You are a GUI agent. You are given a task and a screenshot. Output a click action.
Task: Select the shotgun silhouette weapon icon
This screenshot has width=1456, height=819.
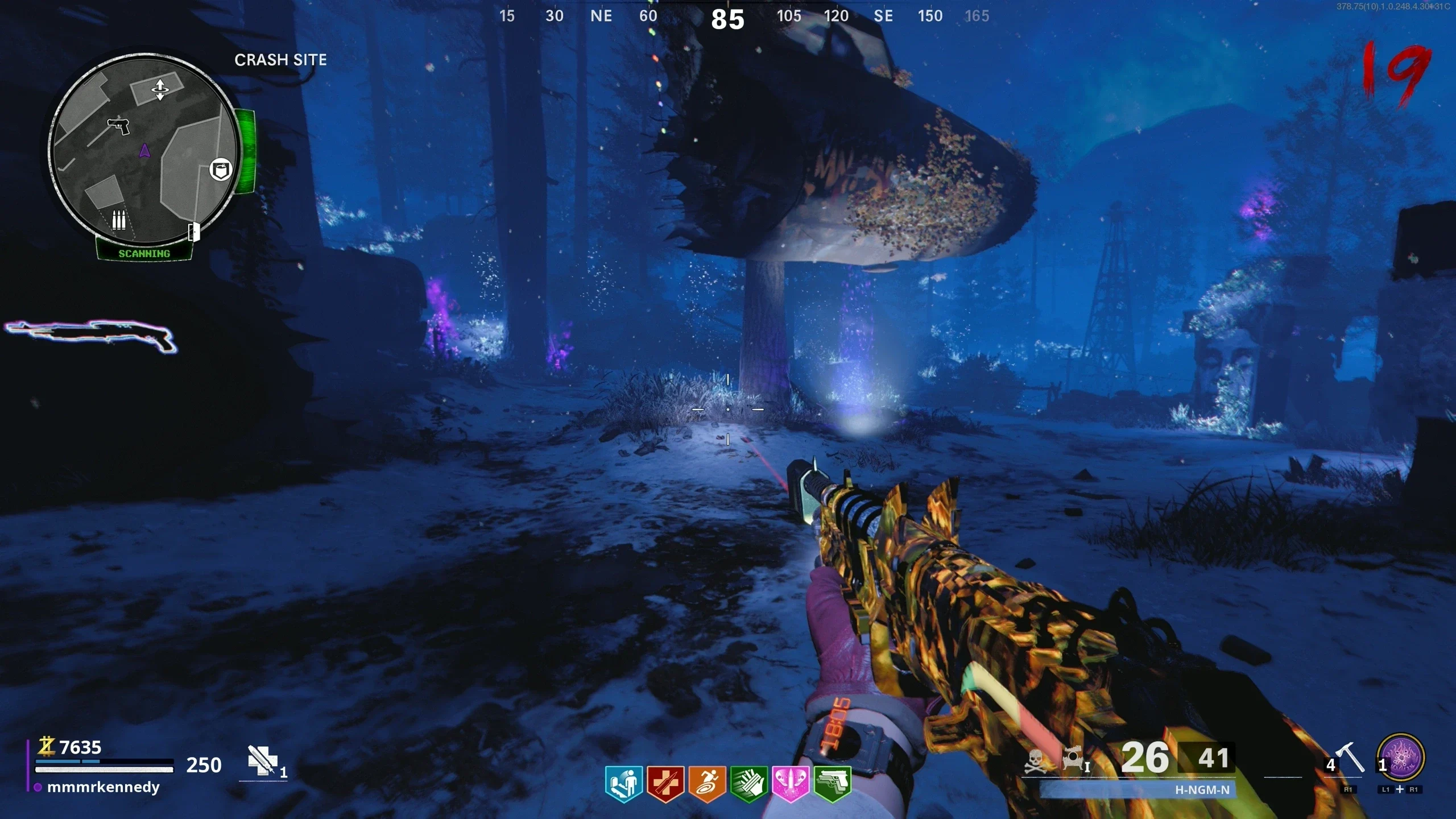(91, 336)
